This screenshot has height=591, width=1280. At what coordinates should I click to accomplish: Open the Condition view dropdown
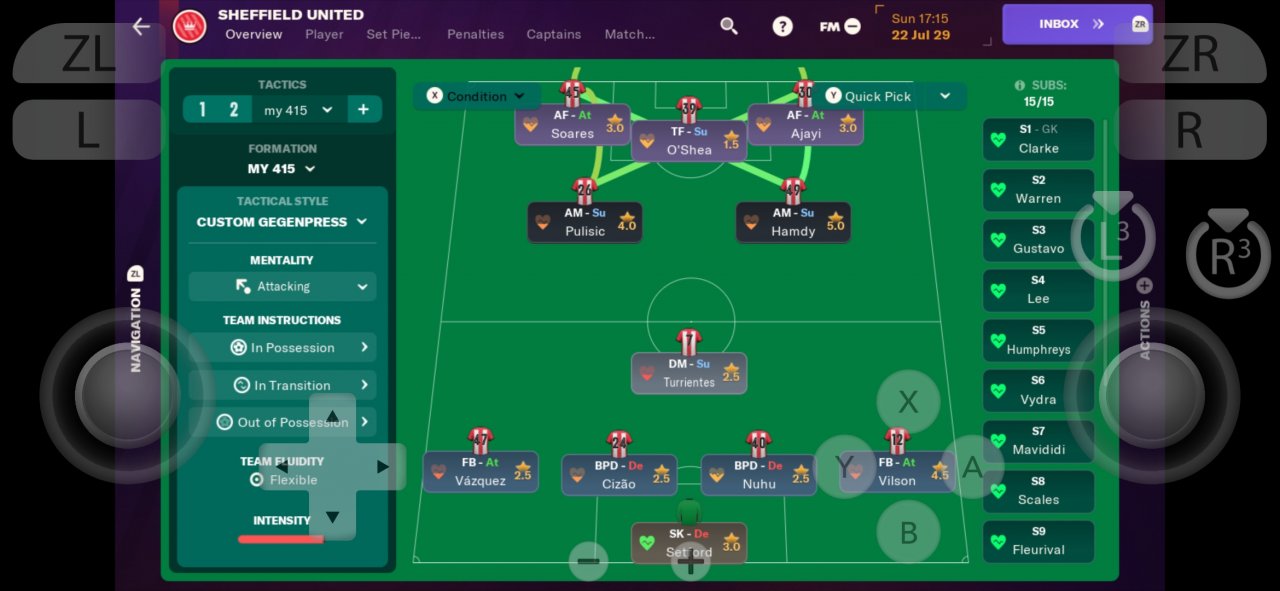tap(476, 96)
